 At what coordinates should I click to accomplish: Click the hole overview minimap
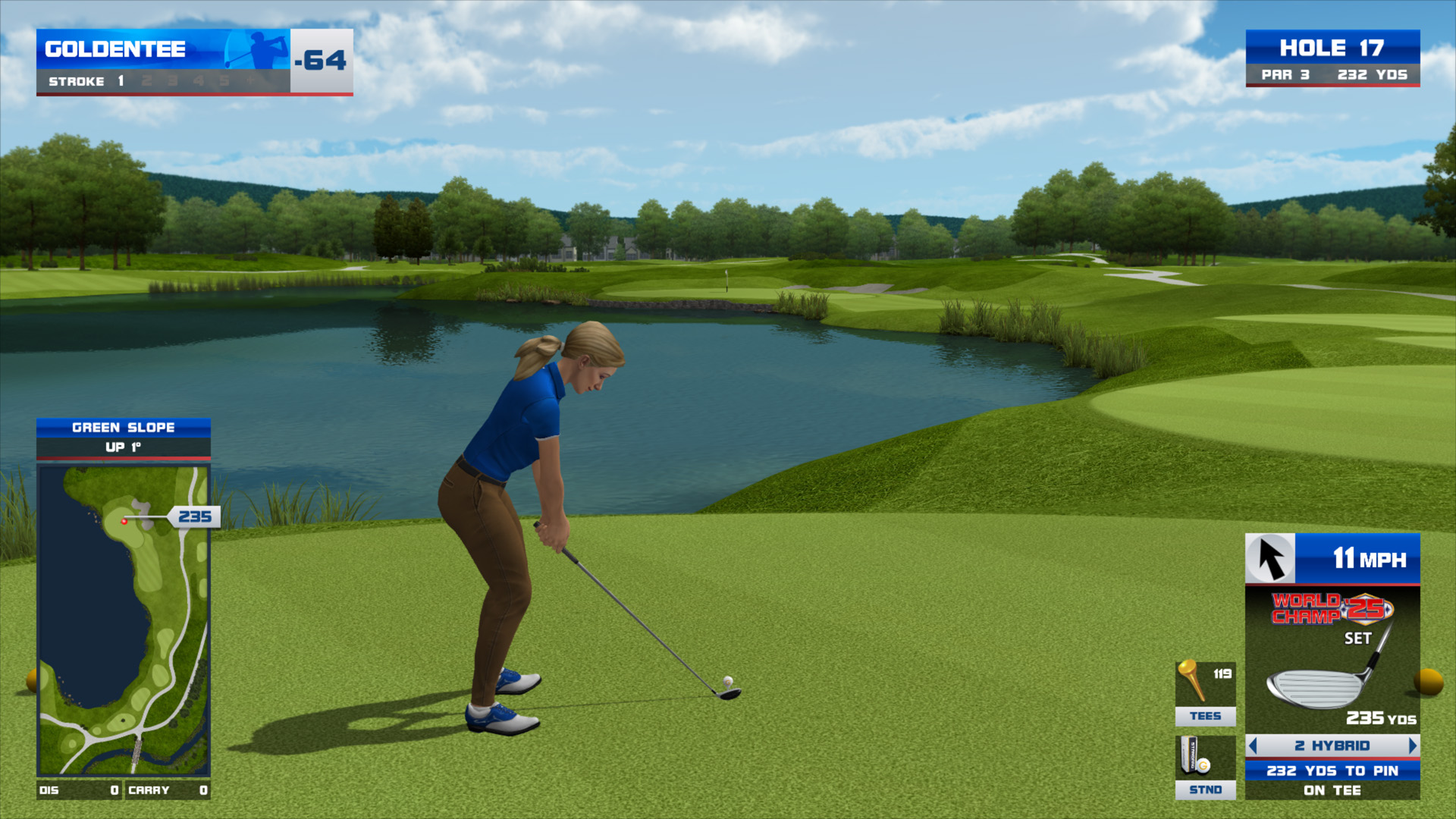[124, 620]
